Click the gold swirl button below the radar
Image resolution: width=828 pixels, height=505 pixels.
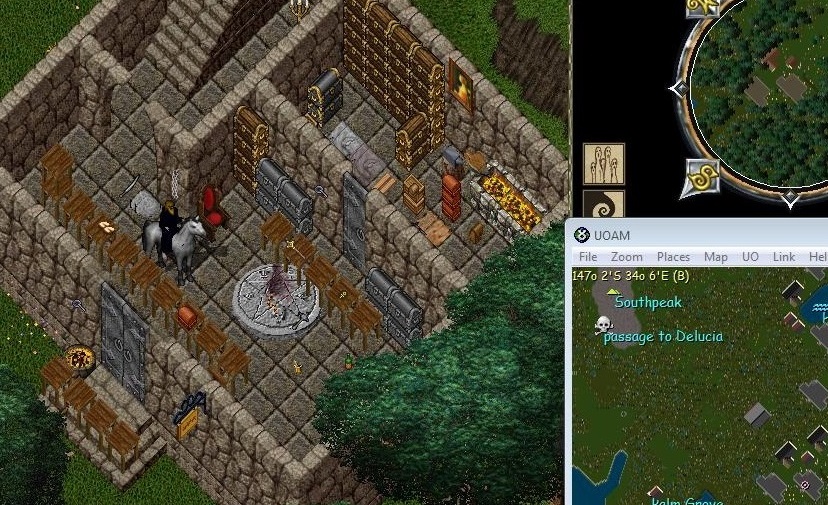(702, 177)
